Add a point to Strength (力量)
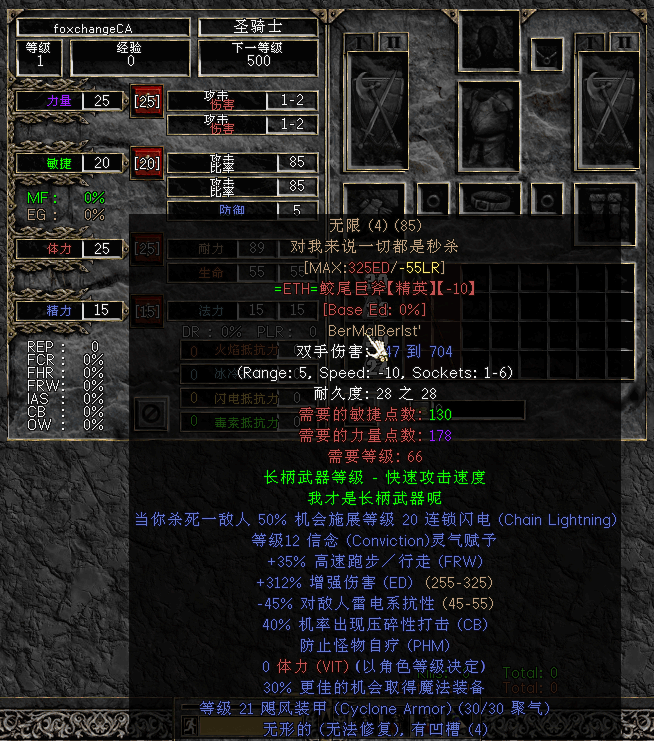The image size is (654, 741). (x=147, y=101)
